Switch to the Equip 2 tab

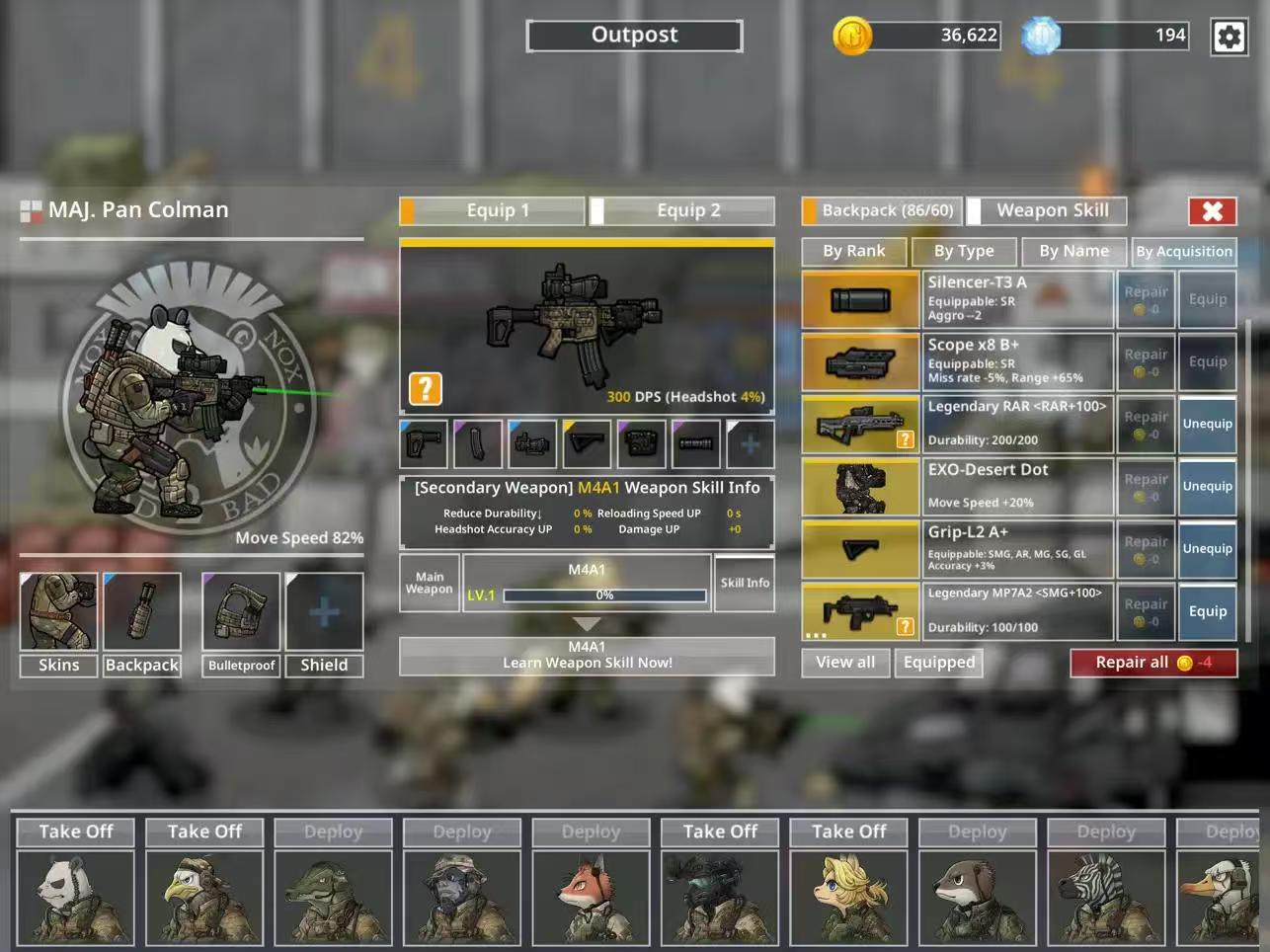pyautogui.click(x=687, y=210)
